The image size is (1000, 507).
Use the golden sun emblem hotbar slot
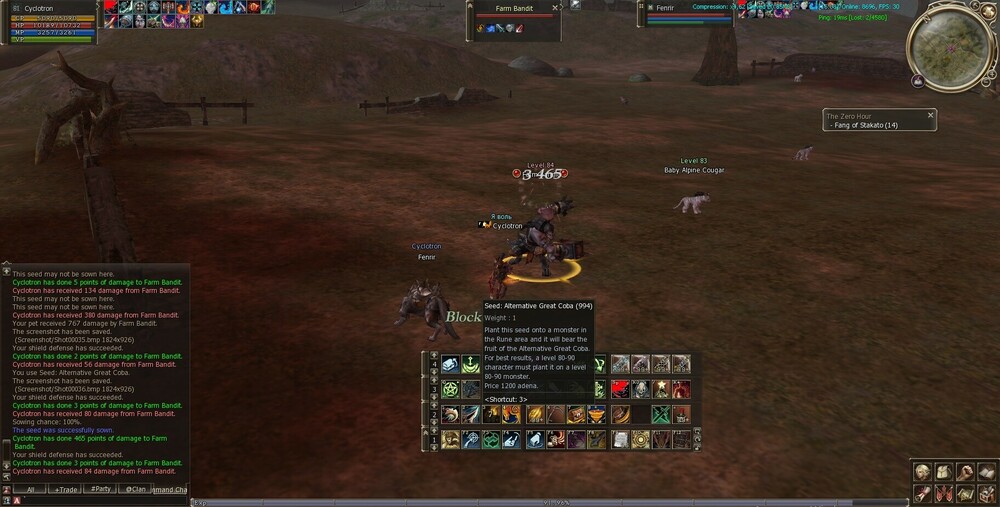click(x=640, y=439)
